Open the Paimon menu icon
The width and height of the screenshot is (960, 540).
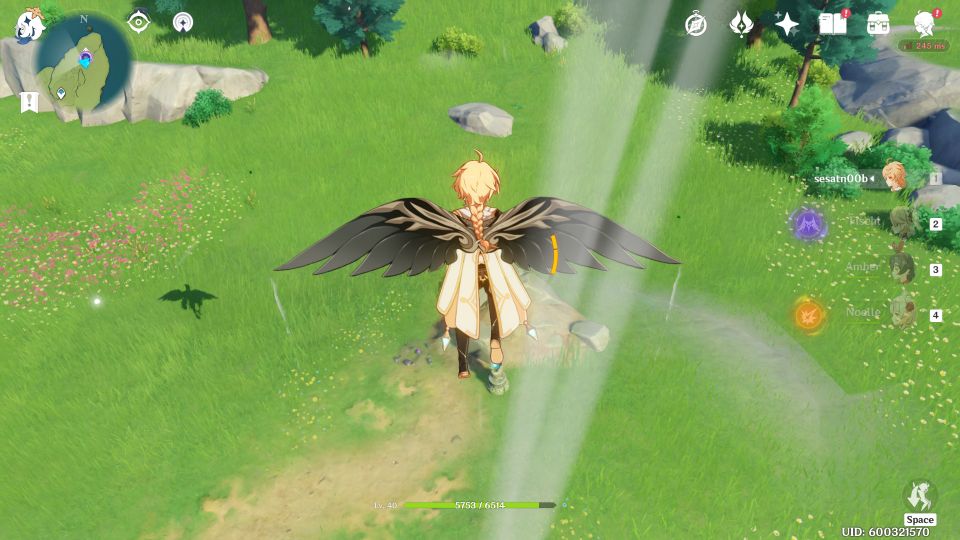29,26
